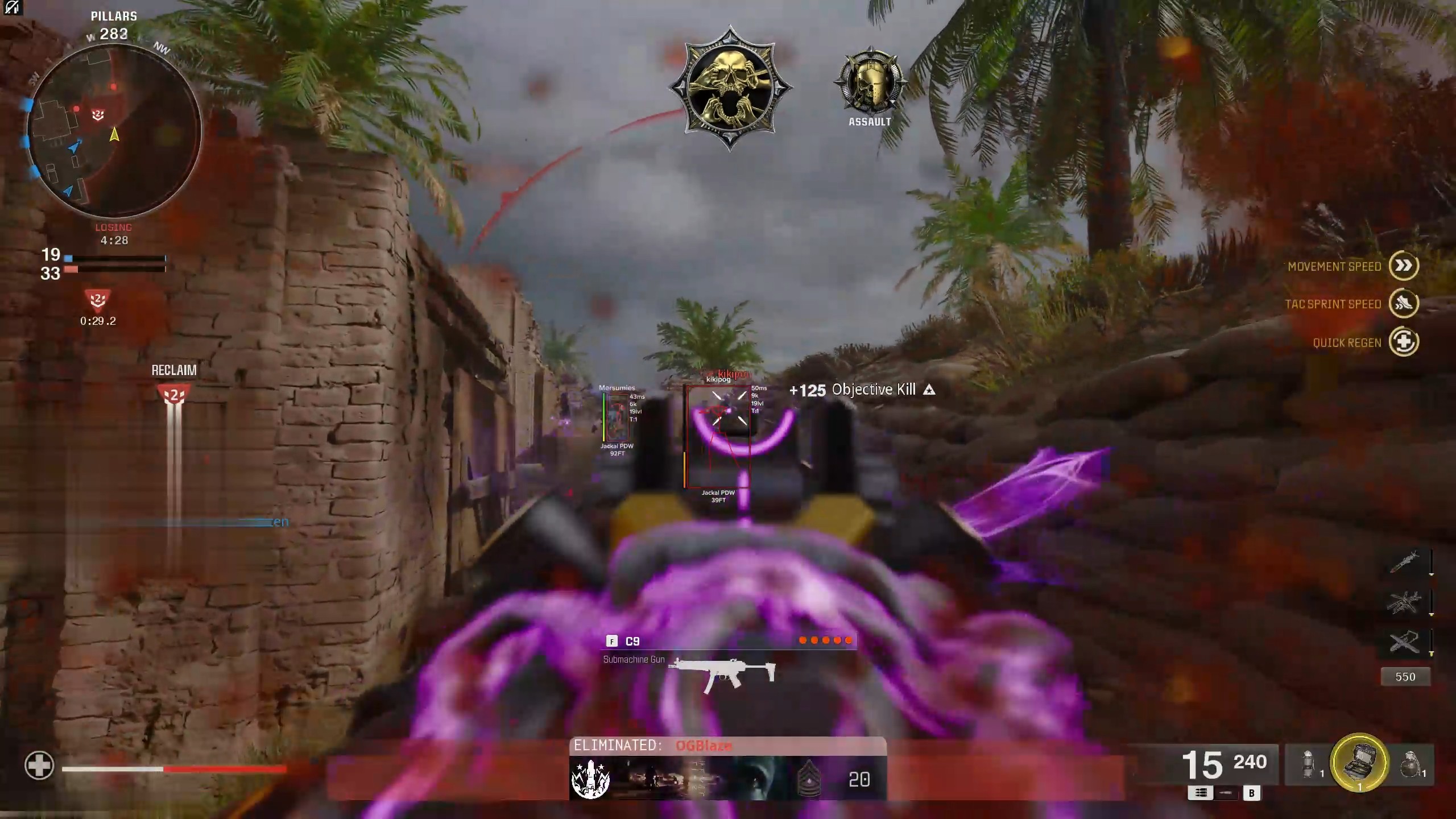The width and height of the screenshot is (1456, 819).
Task: Click the hardpoint timer shield icon
Action: tap(98, 299)
